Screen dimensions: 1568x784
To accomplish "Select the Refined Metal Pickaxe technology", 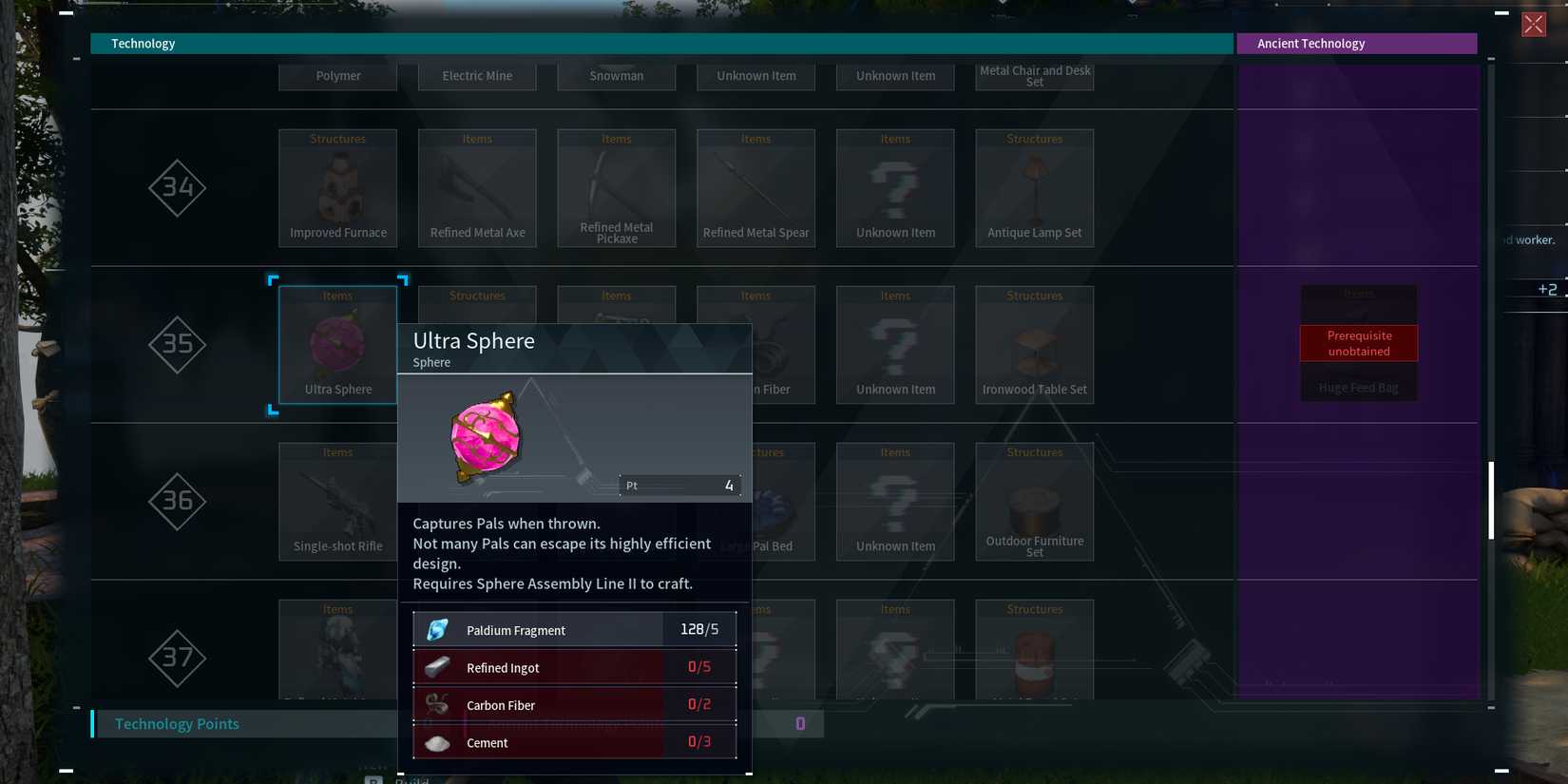I will (x=617, y=187).
